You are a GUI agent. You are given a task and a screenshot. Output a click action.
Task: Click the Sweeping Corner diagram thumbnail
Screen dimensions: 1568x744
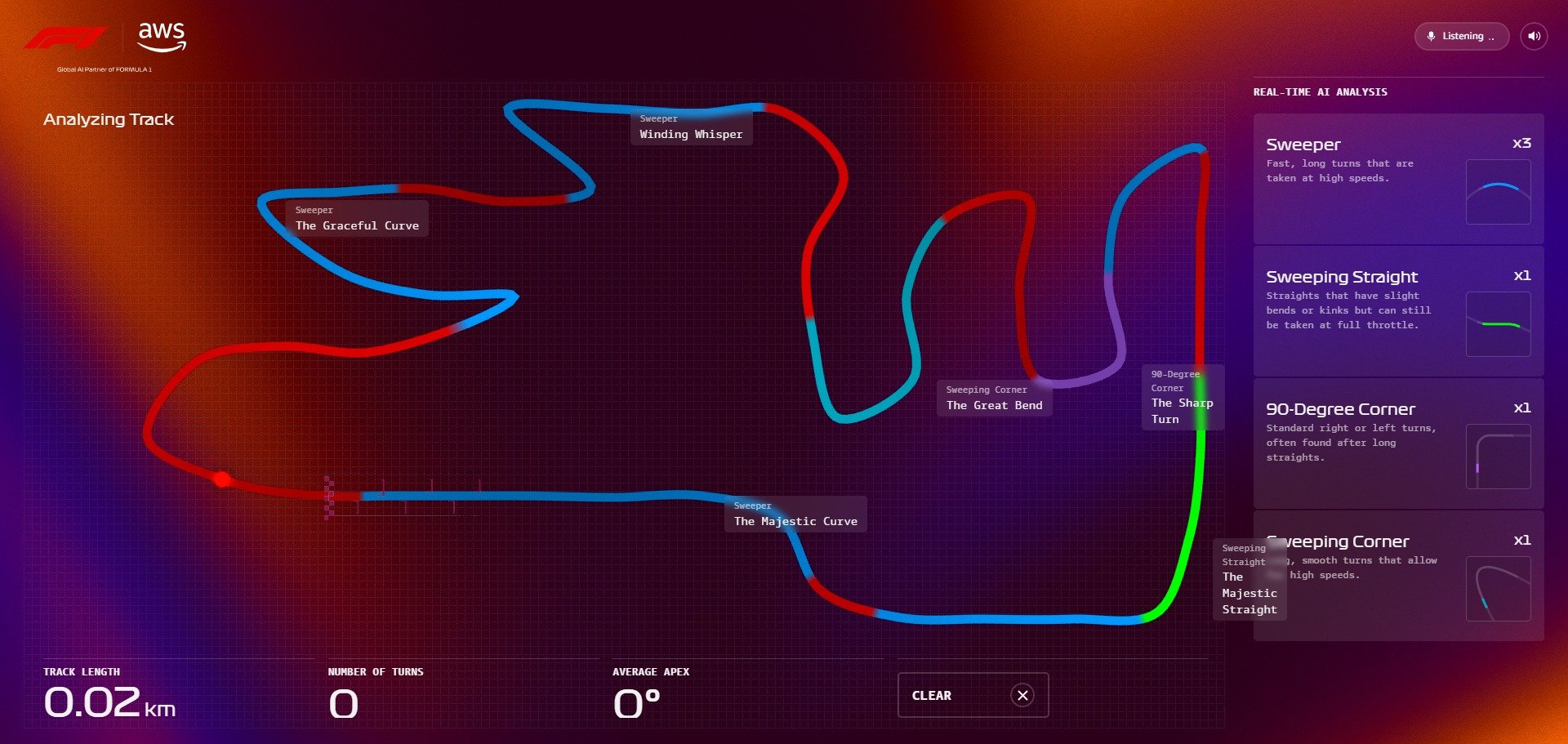pos(1499,589)
